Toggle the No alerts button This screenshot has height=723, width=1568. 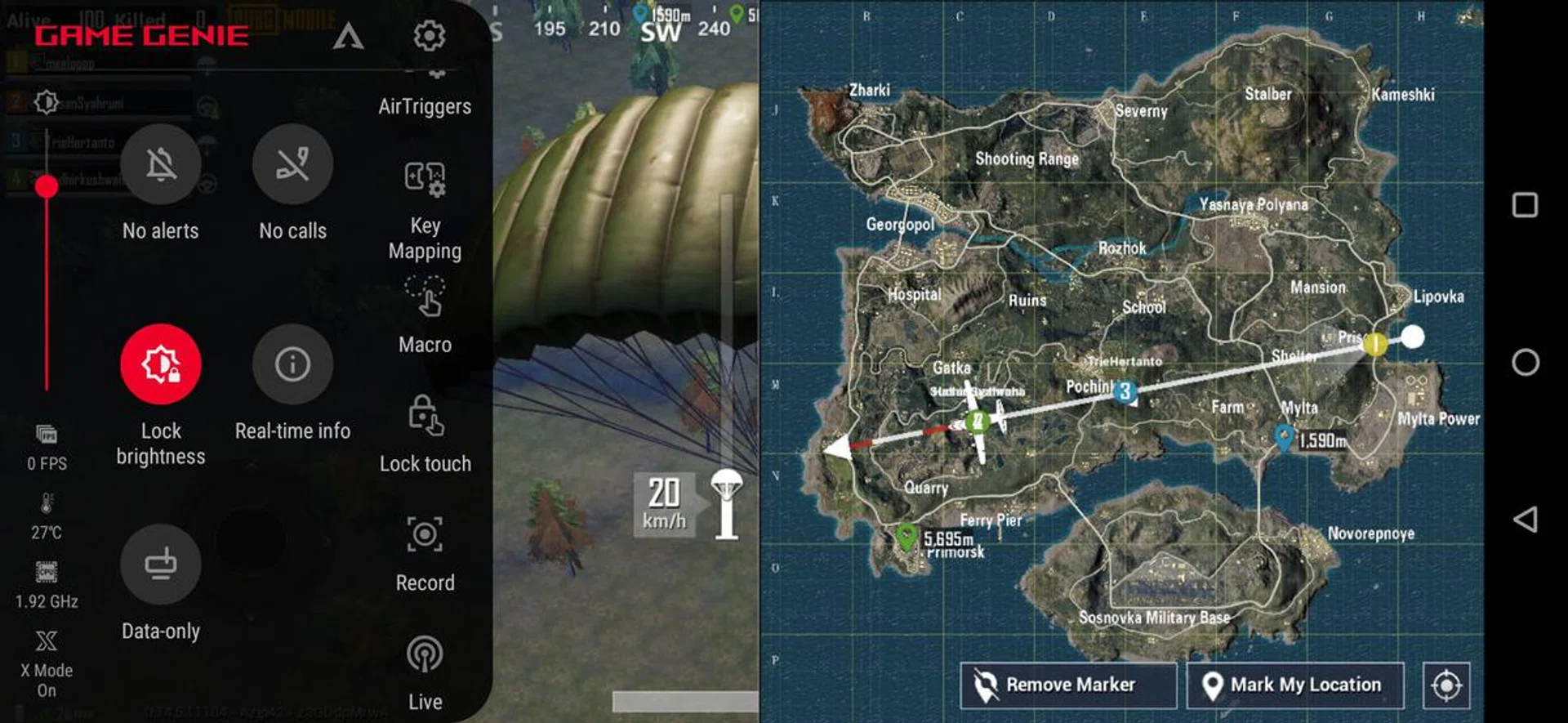[161, 165]
